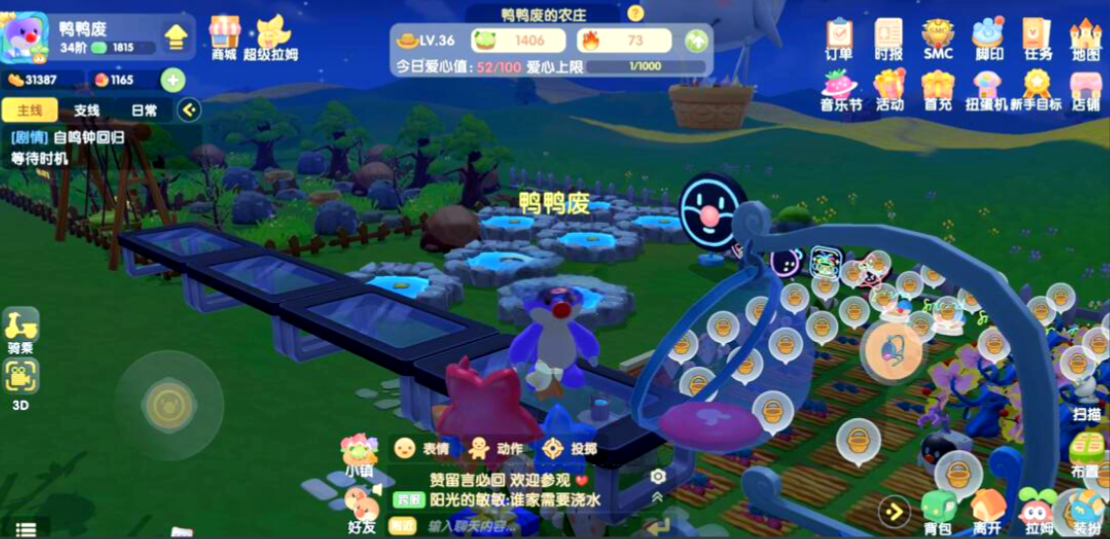The width and height of the screenshot is (1110, 539).
Task: Leave the farm with the 离开 button
Action: (x=988, y=510)
